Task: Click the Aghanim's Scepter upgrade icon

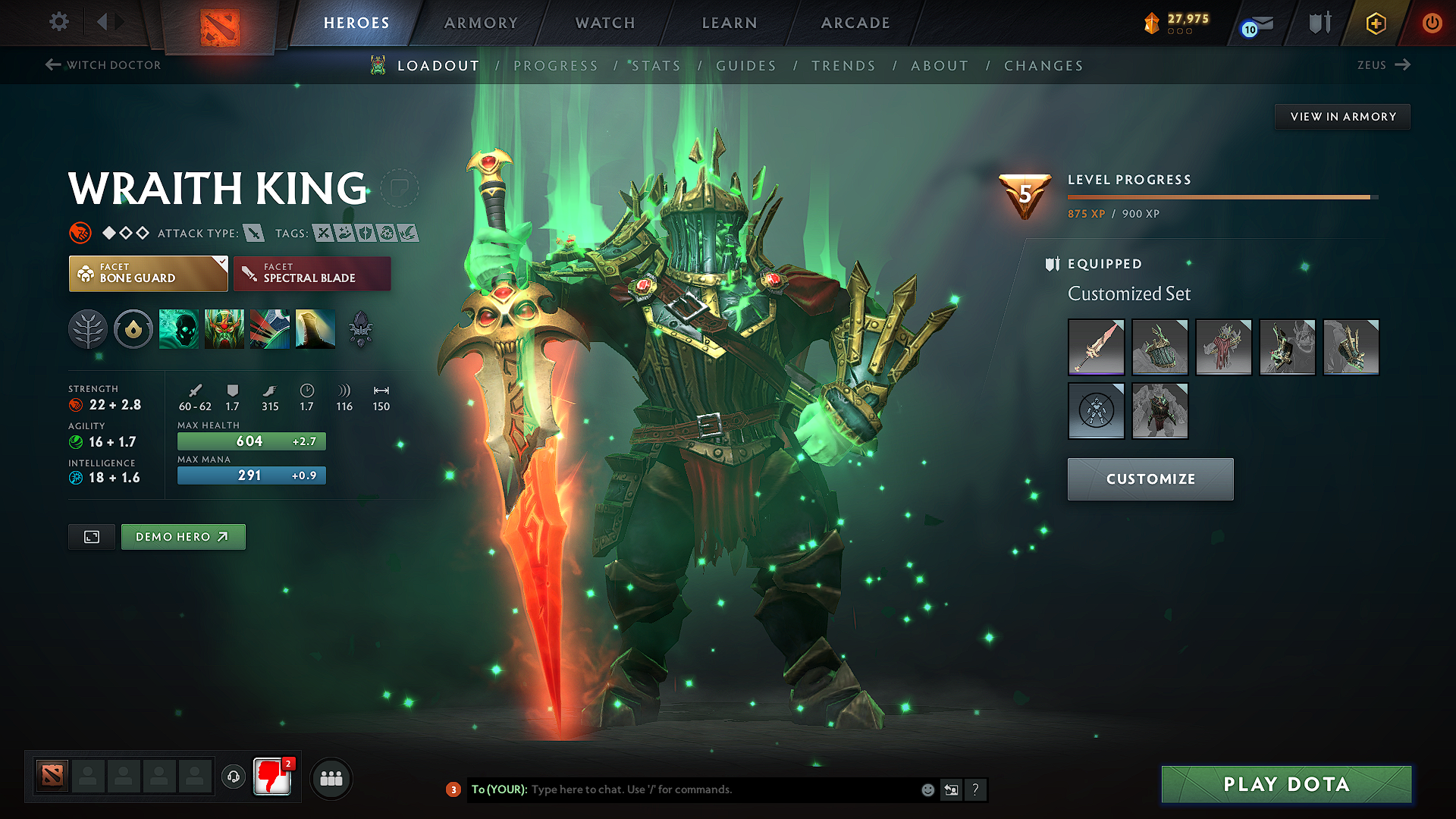Action: (362, 329)
